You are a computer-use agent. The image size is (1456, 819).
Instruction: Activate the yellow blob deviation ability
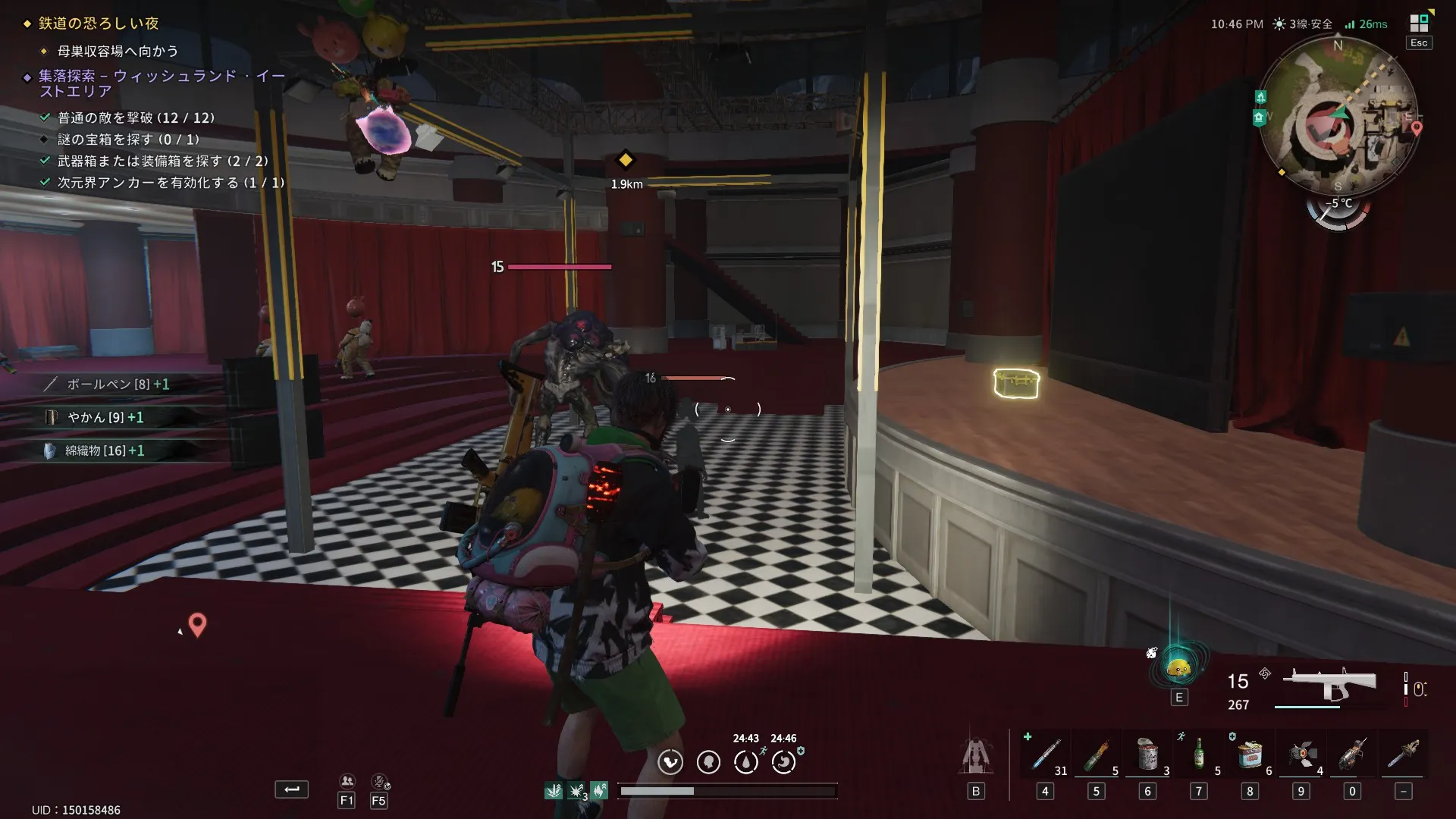(1178, 668)
